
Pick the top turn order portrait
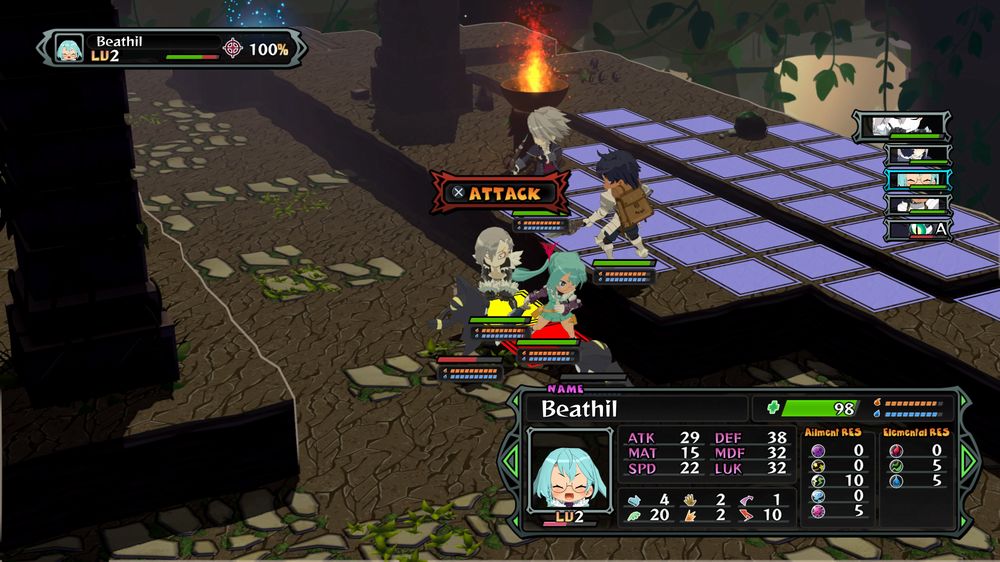[x=901, y=125]
